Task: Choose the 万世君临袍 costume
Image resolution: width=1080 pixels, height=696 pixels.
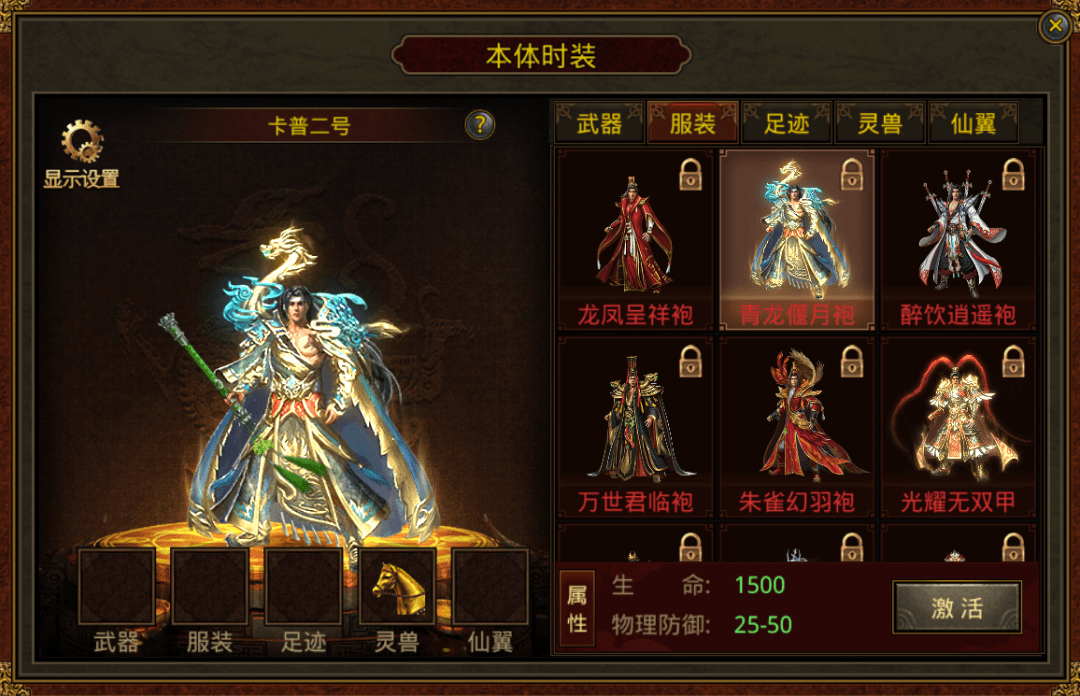Action: 635,427
